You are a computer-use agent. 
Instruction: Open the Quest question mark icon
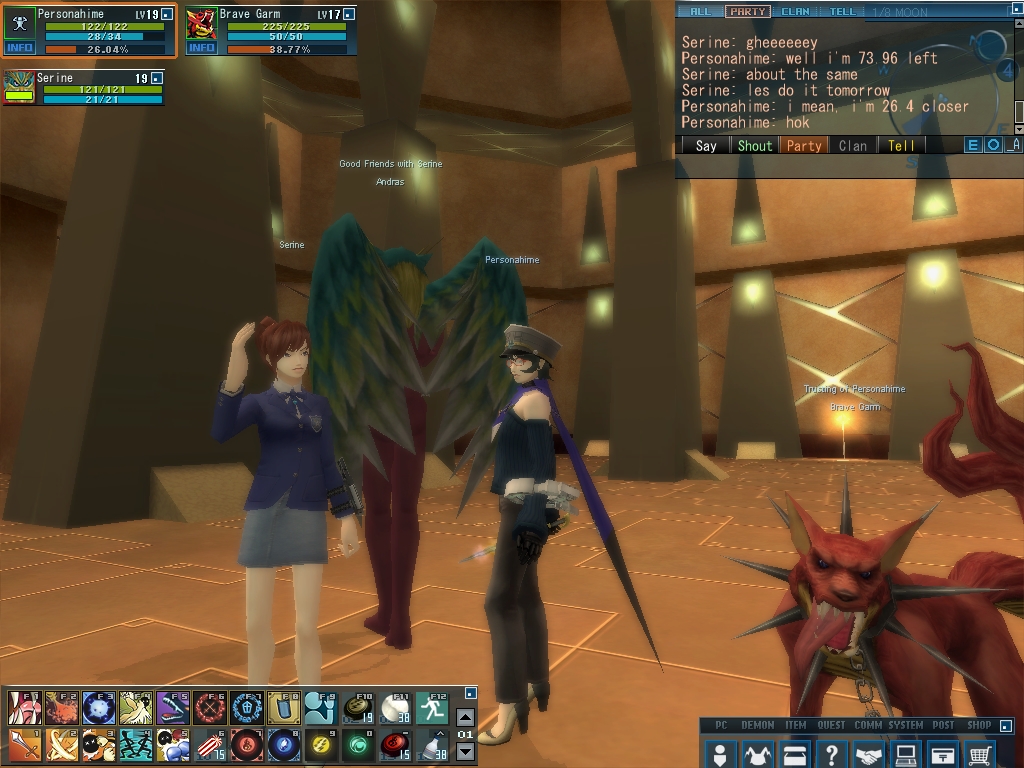(831, 753)
